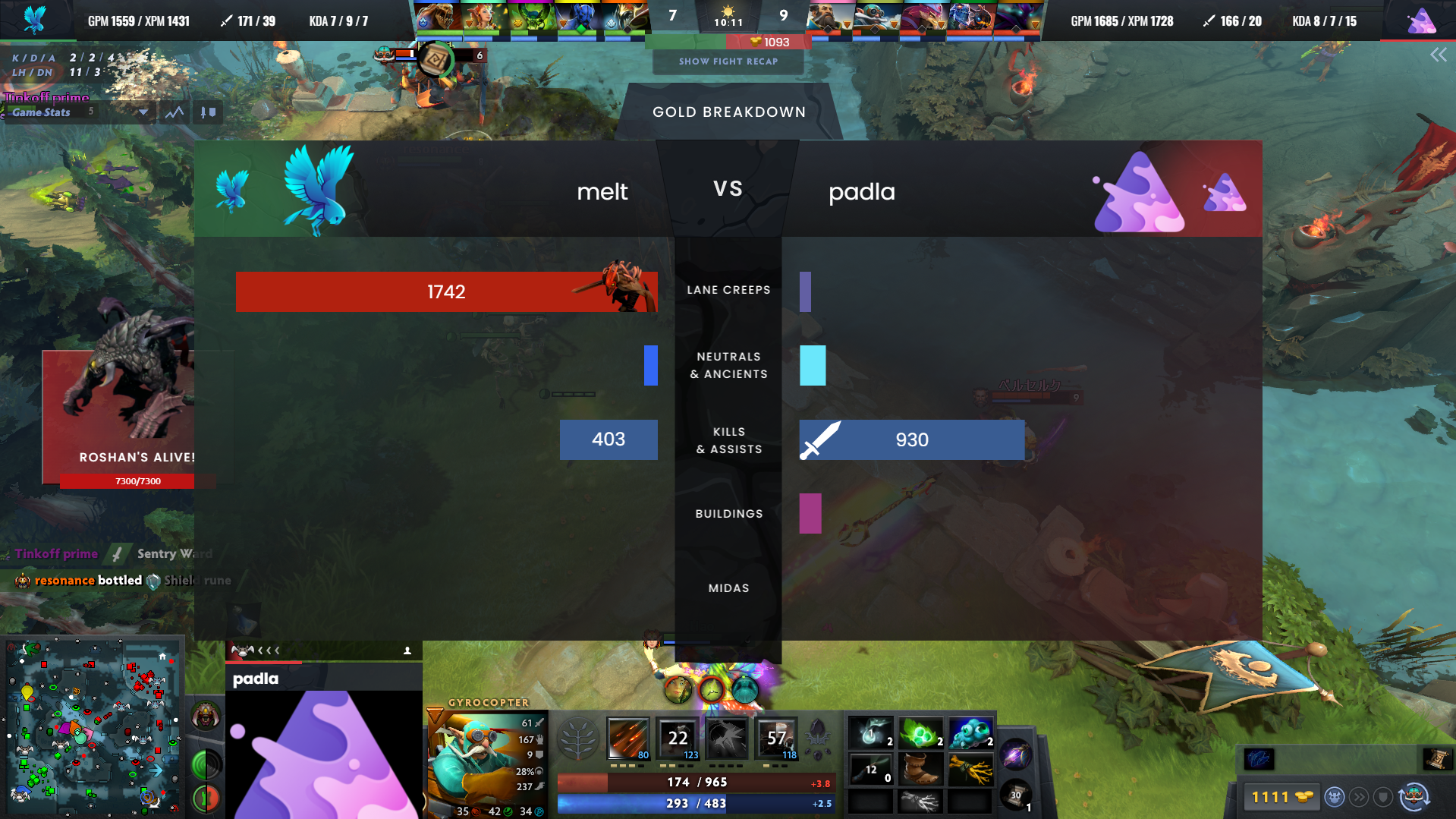Click the graph icon next to Game Stats
The width and height of the screenshot is (1456, 819).
point(174,112)
